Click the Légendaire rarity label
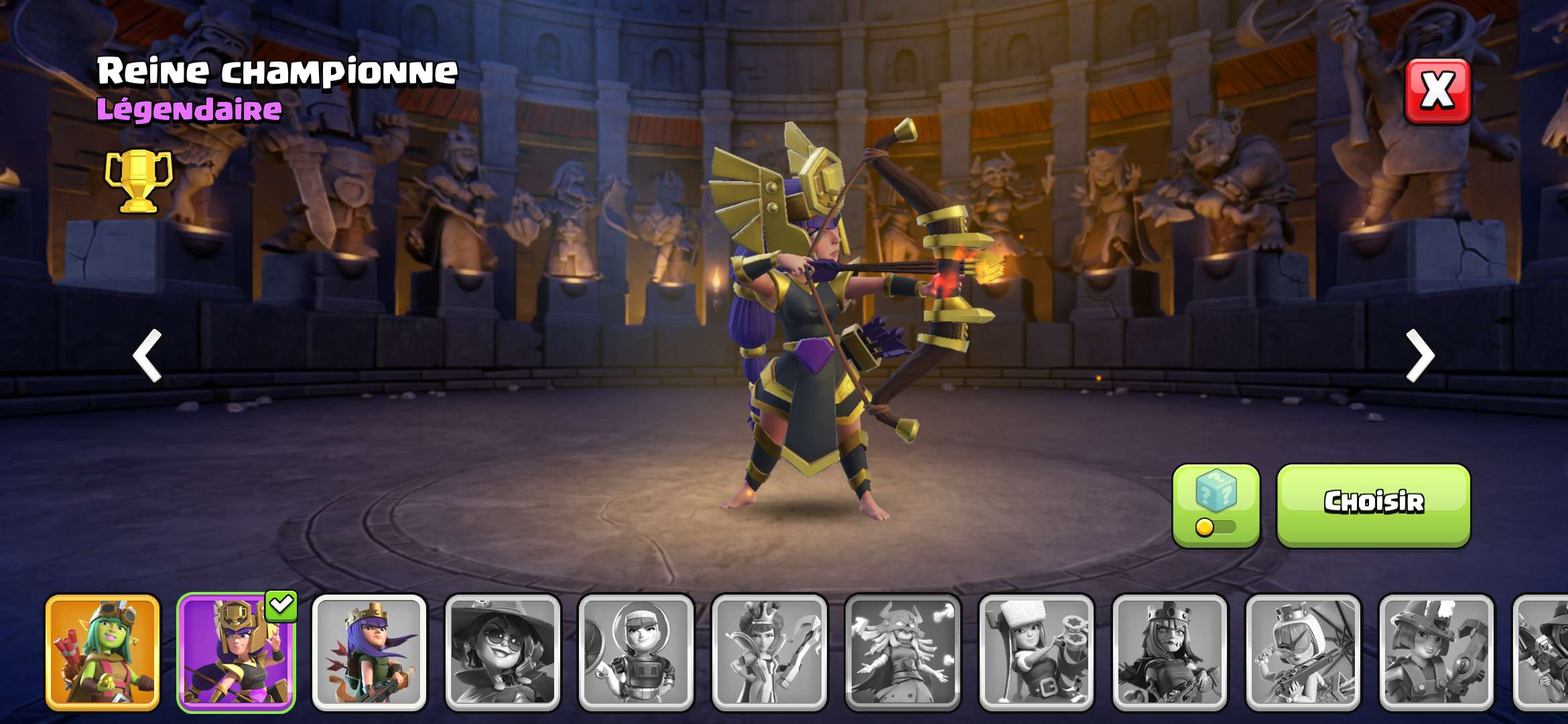 [x=190, y=109]
